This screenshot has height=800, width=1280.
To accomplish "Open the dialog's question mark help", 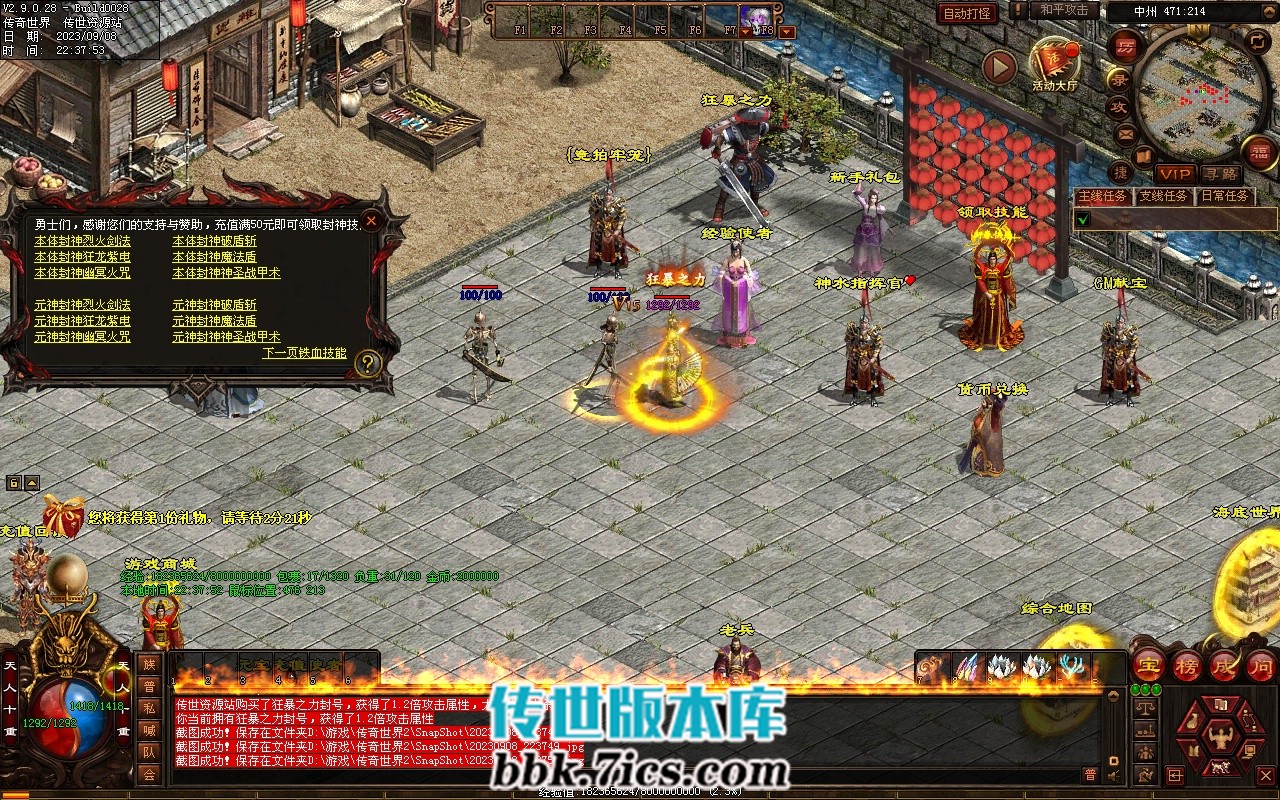I will (x=368, y=364).
